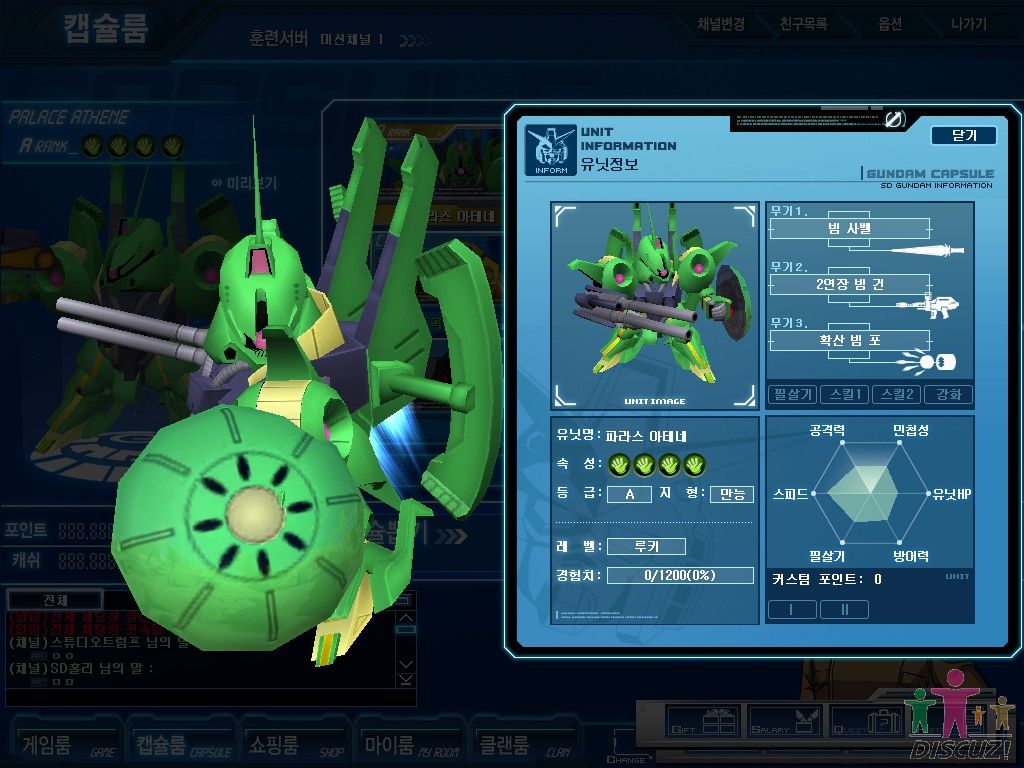Select weapon 2 2연장 빔 건
1024x768 pixels.
(849, 284)
